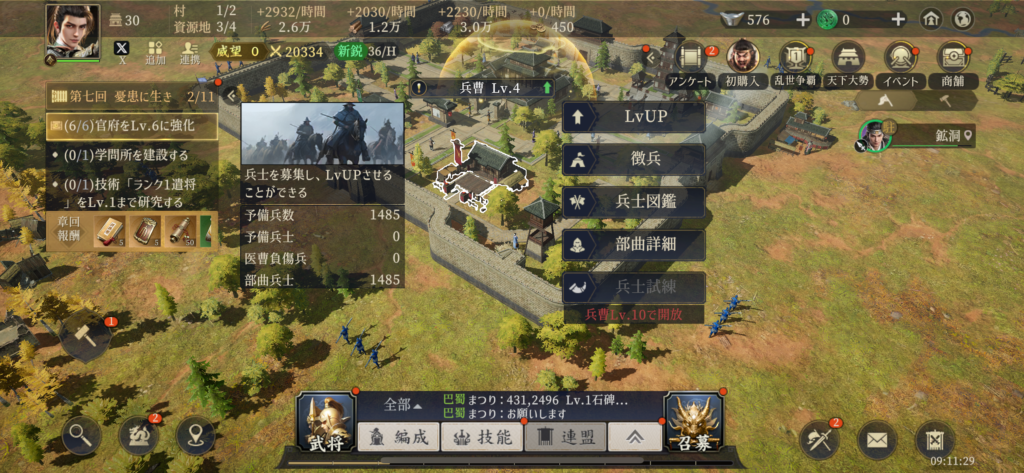Open the 武将 generals screen
Image resolution: width=1024 pixels, height=473 pixels.
pos(327,420)
